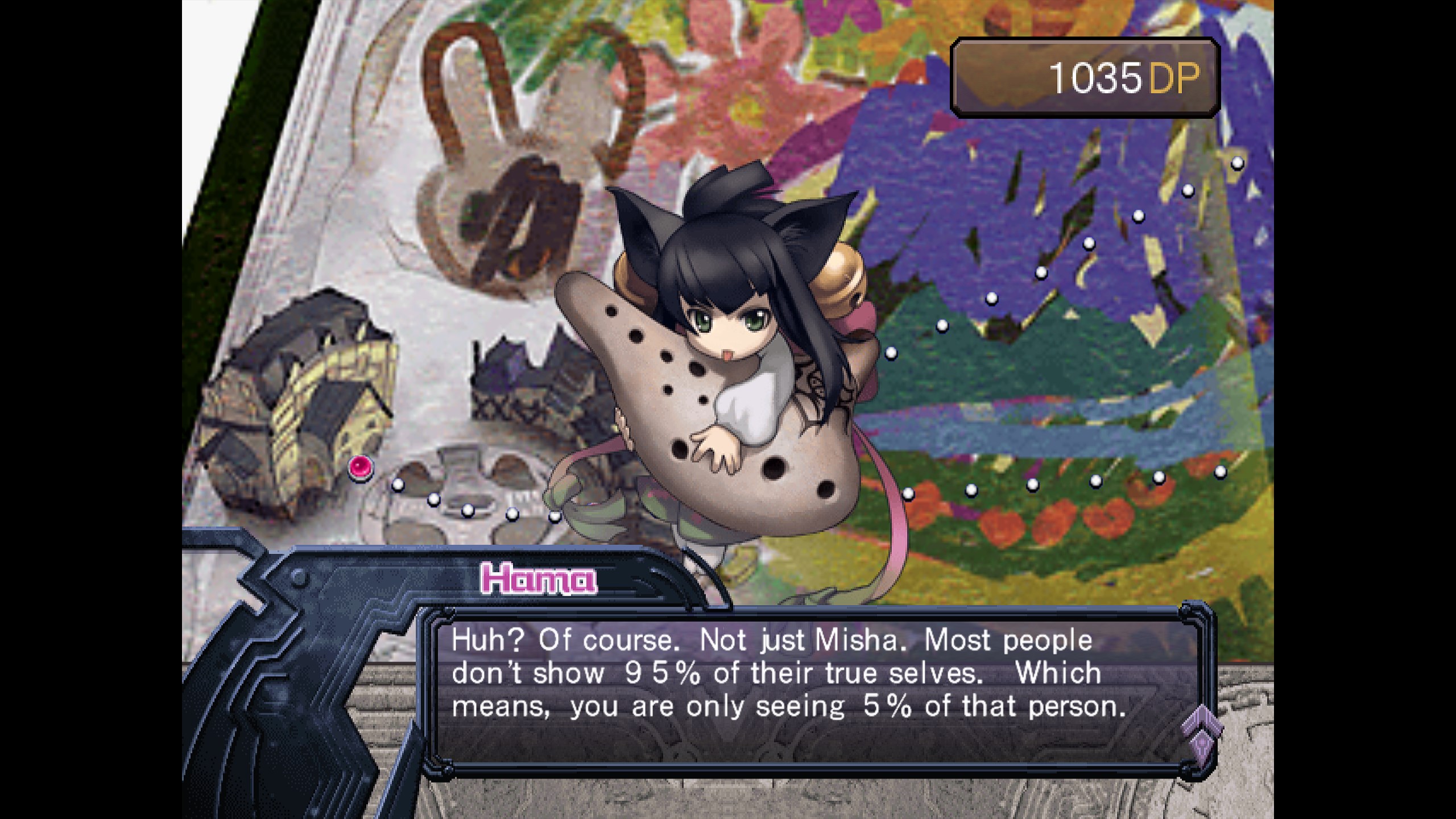Screen dimensions: 1456x819
Task: Click the purple dialogue advance arrow
Action: click(x=1201, y=734)
